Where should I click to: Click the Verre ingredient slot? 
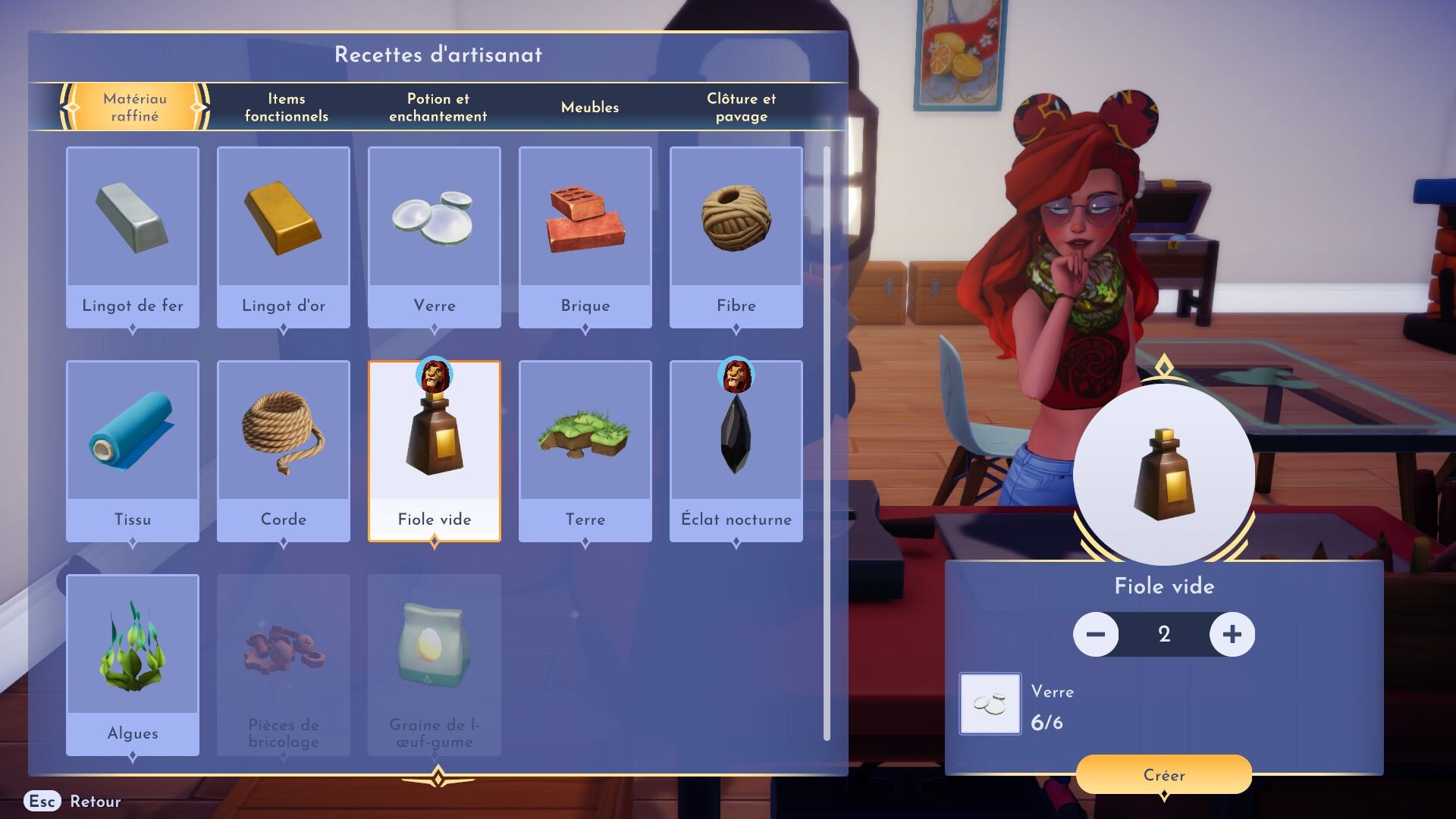click(x=990, y=704)
